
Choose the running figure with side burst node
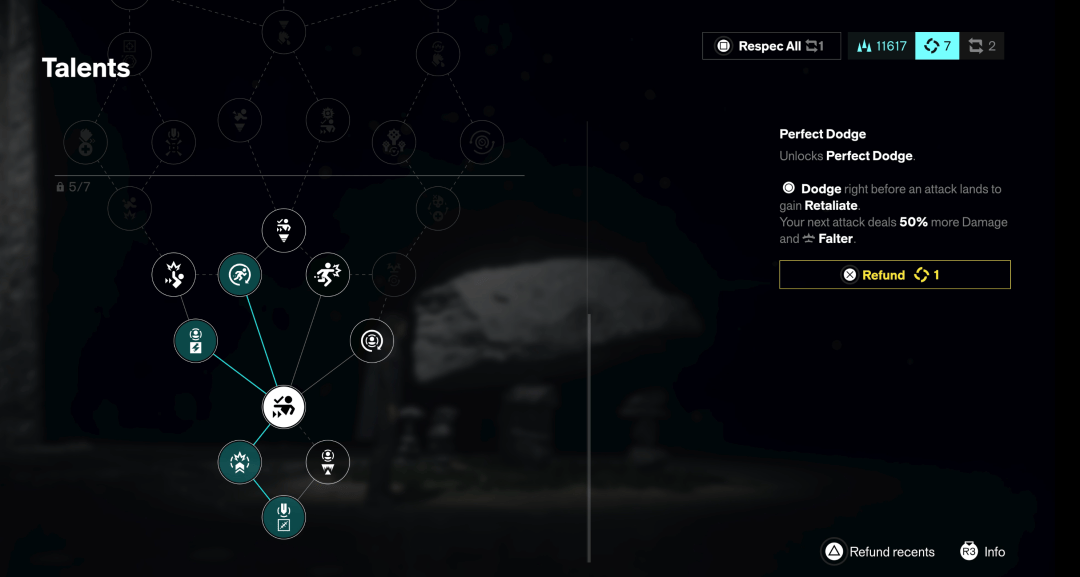[327, 274]
